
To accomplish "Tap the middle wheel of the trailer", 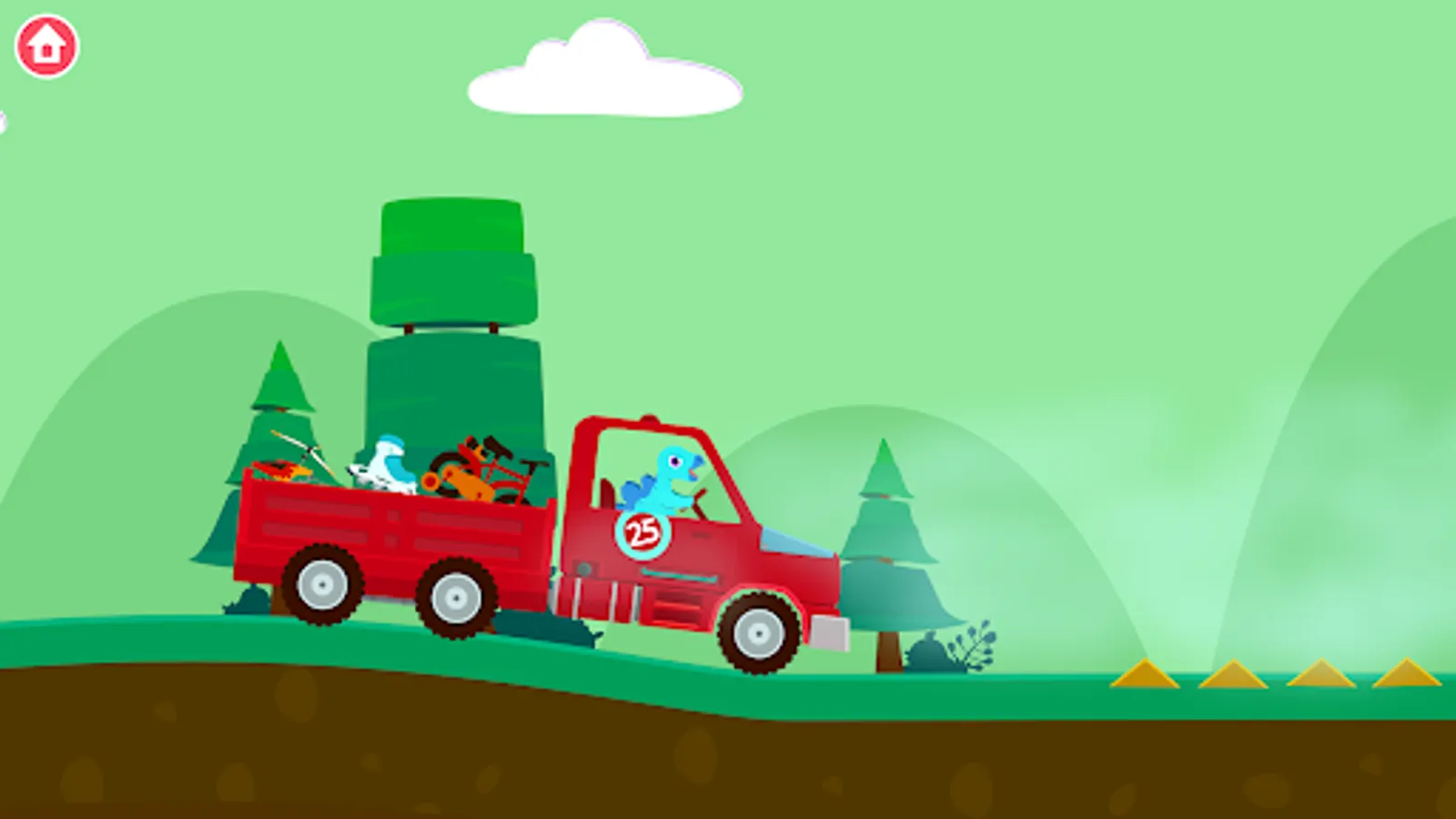I will [455, 596].
